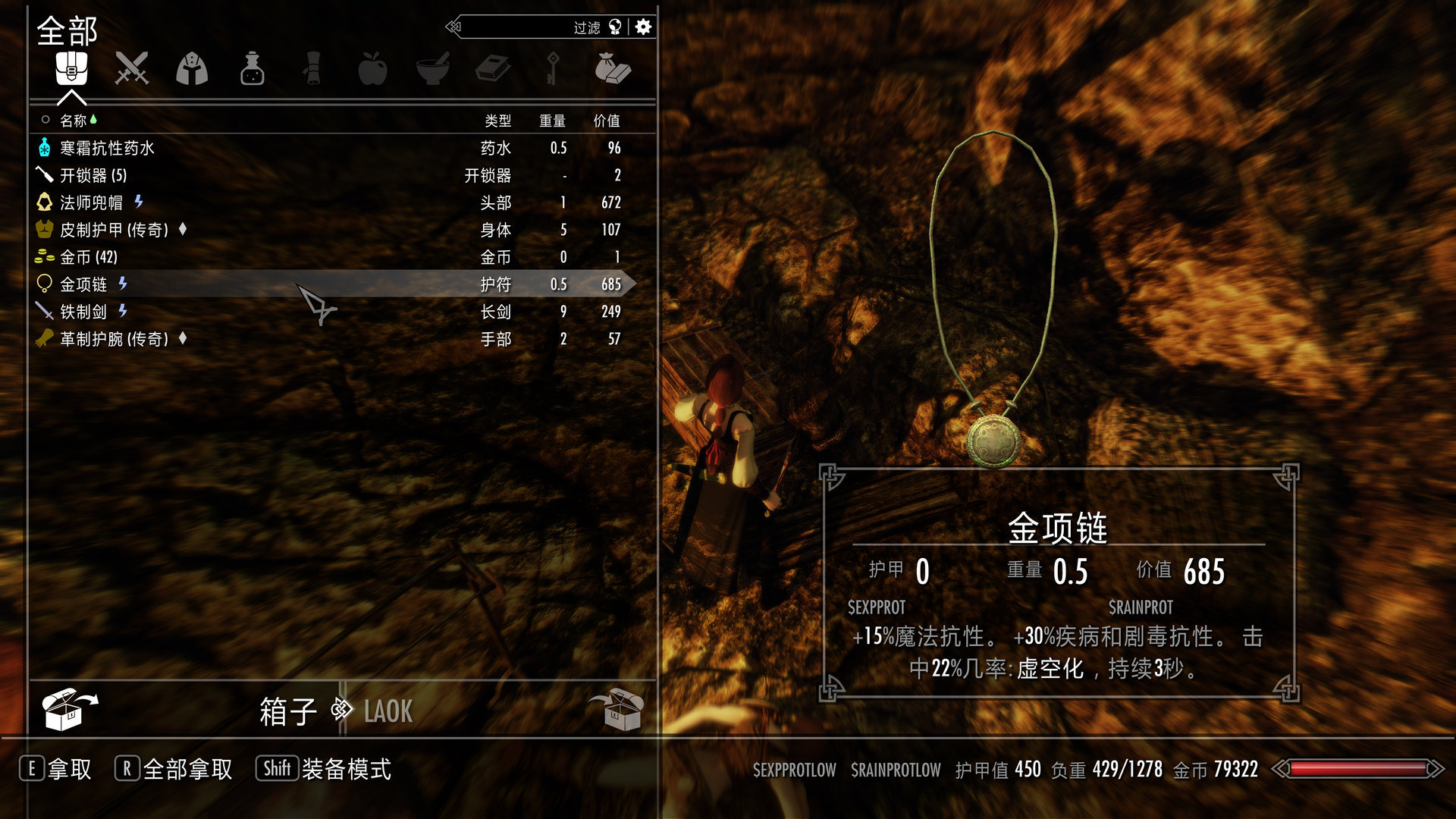Select the 革制护腕 (传奇) bracers row

[x=114, y=339]
